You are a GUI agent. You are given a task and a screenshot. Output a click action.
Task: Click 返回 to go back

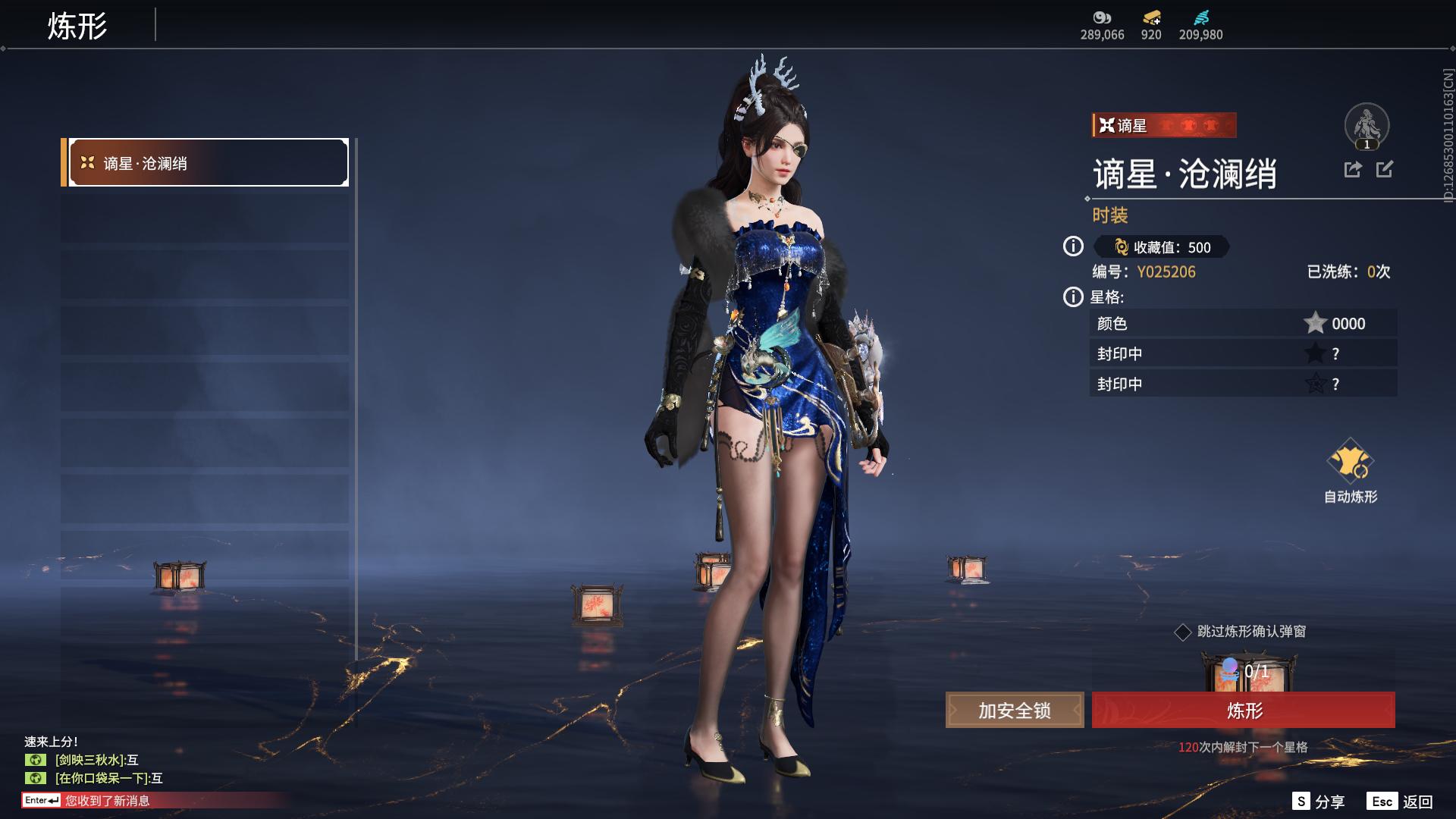(x=1401, y=802)
